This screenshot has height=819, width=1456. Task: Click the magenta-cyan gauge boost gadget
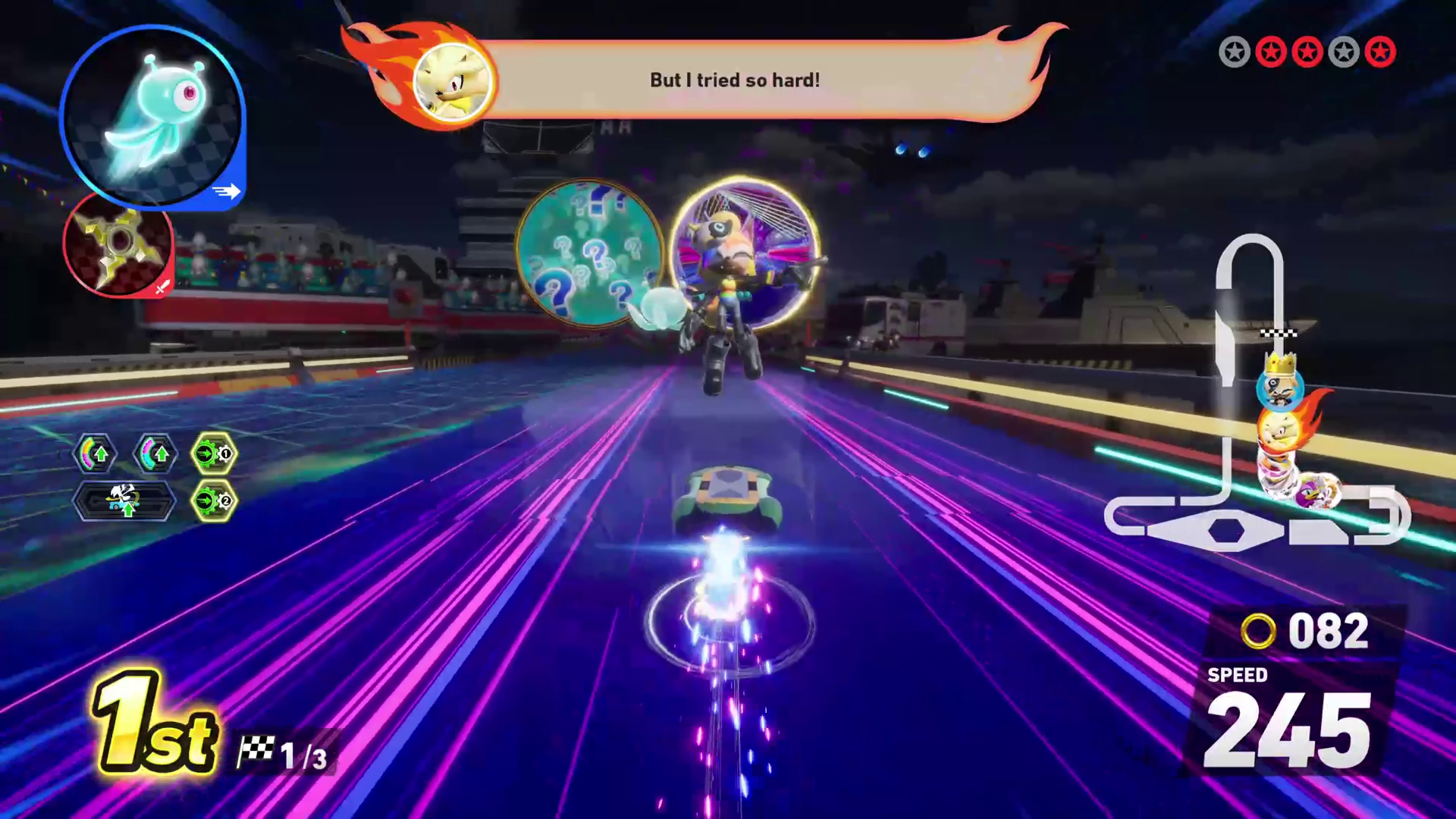pos(155,454)
